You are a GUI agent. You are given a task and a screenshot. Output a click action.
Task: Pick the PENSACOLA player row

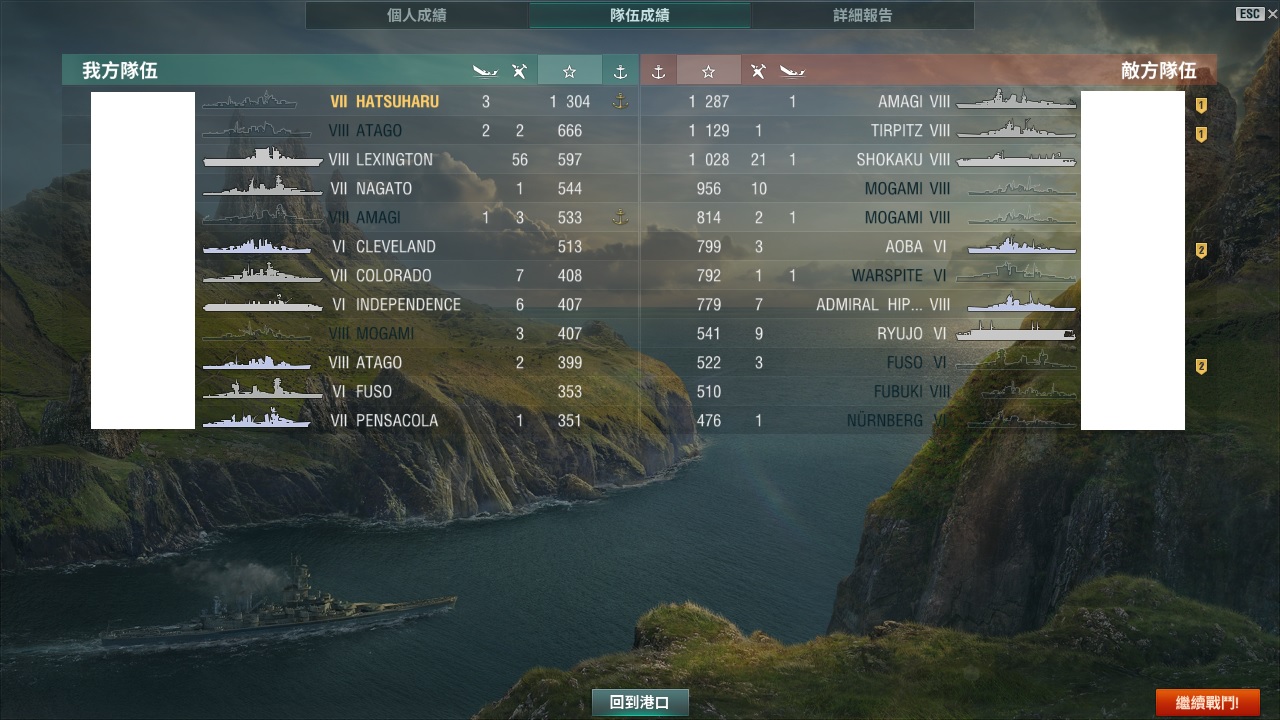click(396, 421)
